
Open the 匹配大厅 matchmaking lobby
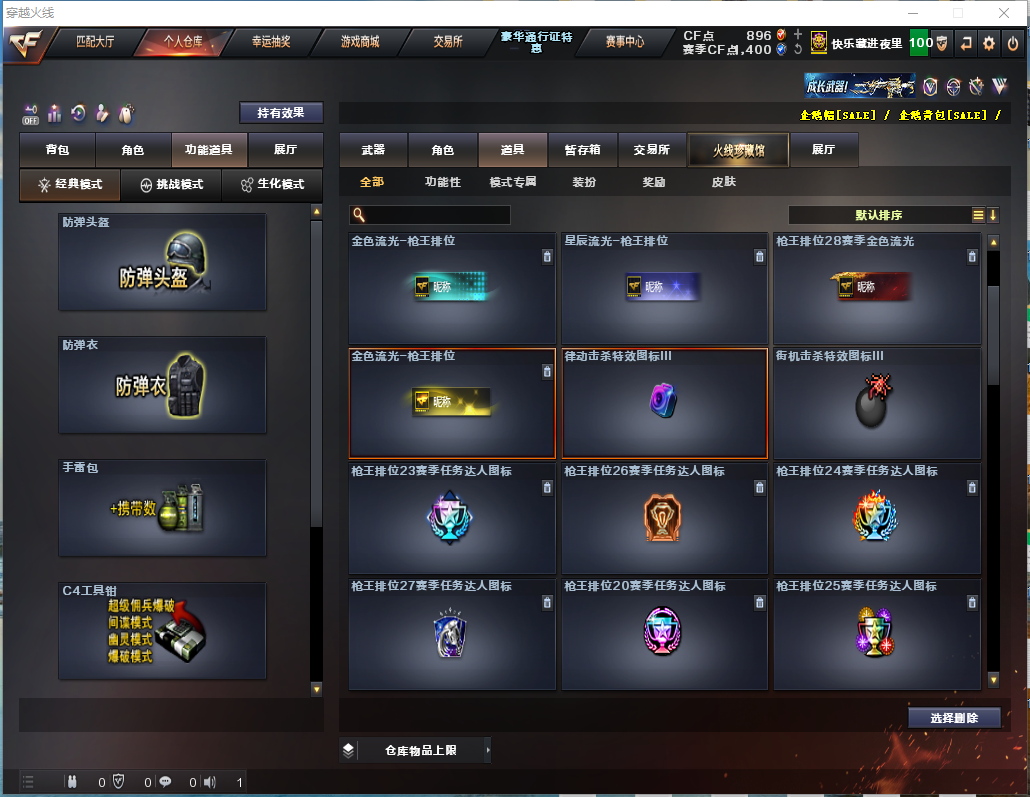(x=96, y=42)
